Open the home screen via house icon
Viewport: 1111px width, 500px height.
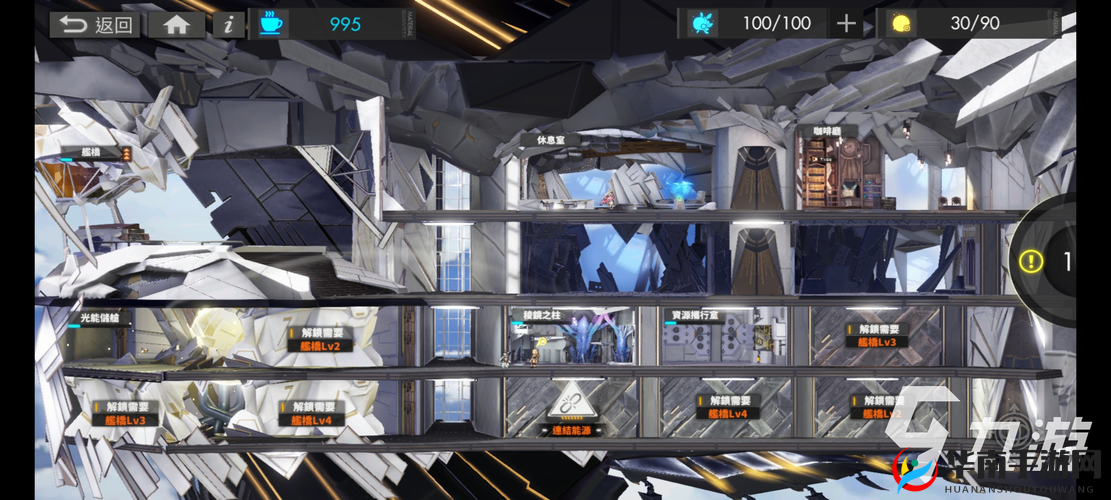[x=177, y=25]
